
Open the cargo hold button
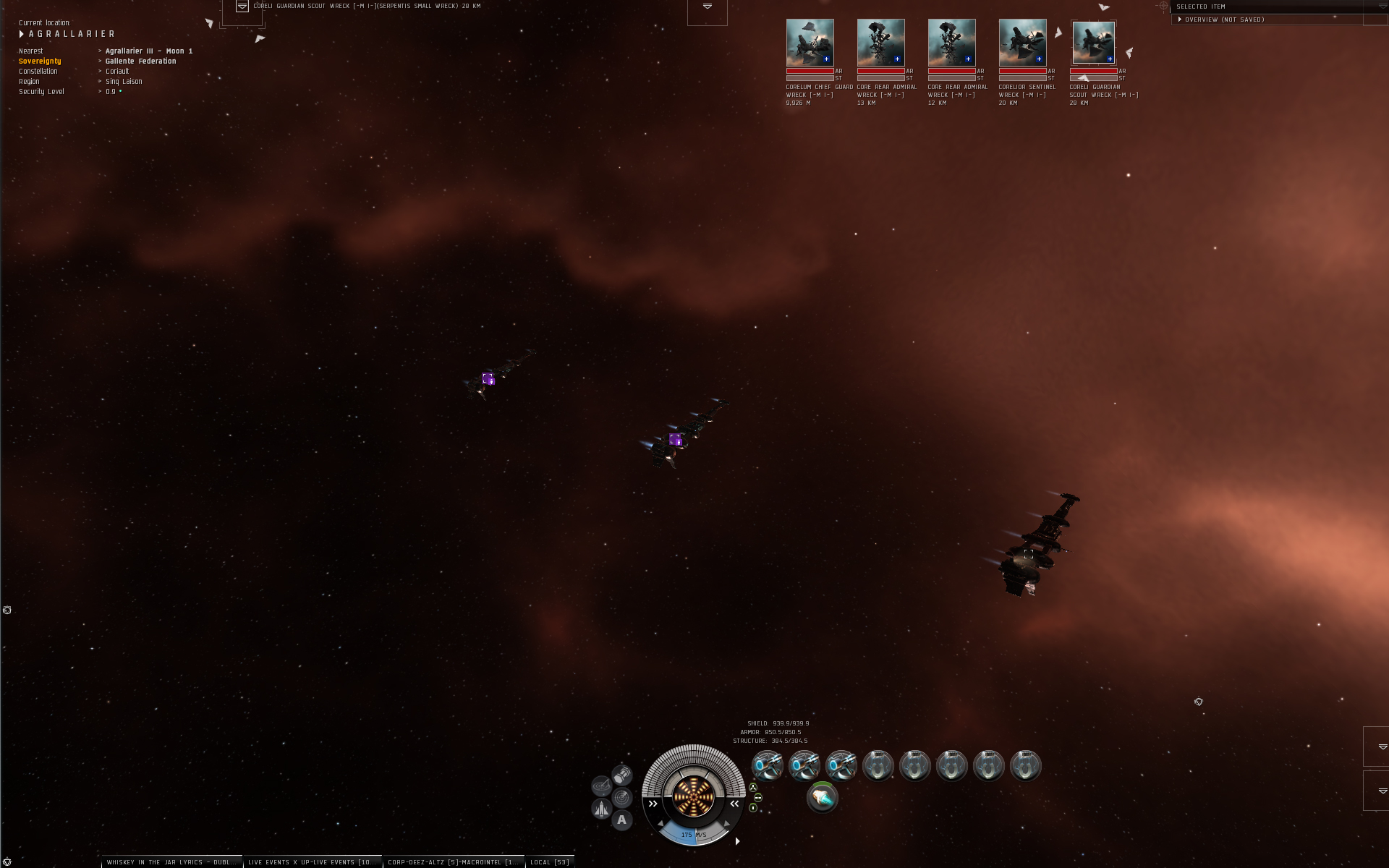[622, 775]
